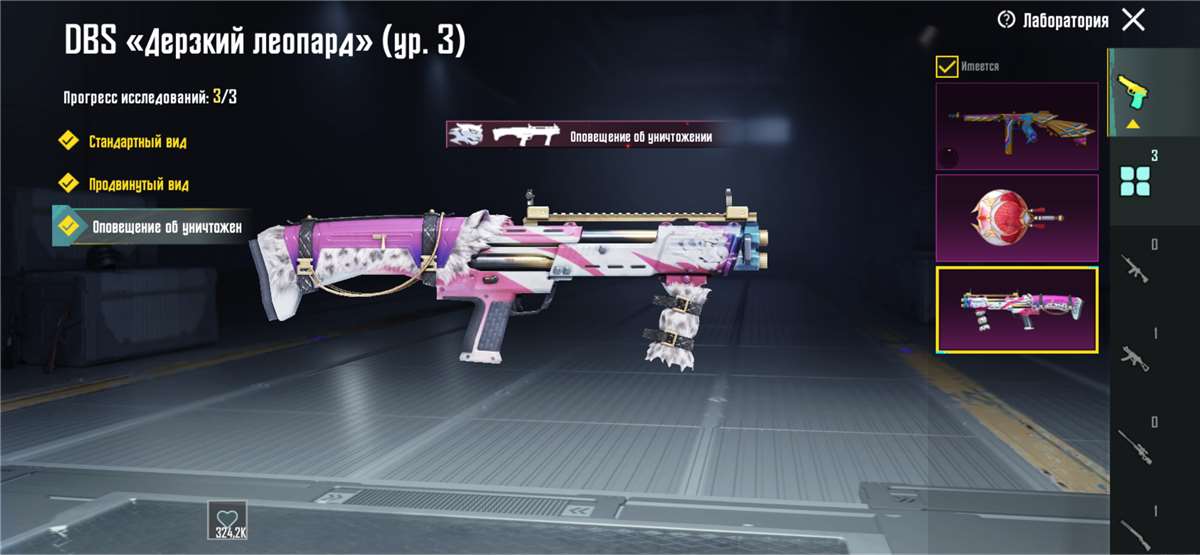The image size is (1200, 555).
Task: Choose the red eyeball pan skin thumbnail
Action: [1016, 218]
